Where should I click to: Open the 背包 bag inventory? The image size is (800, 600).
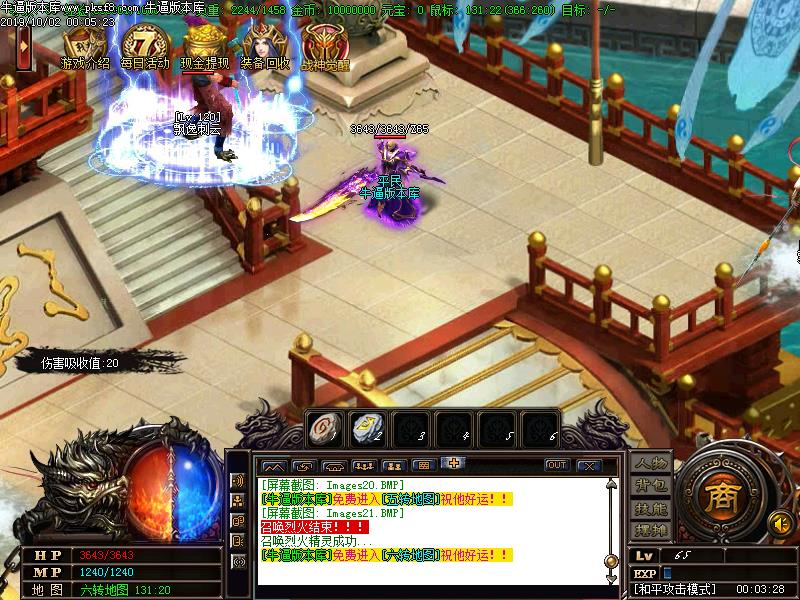click(651, 487)
